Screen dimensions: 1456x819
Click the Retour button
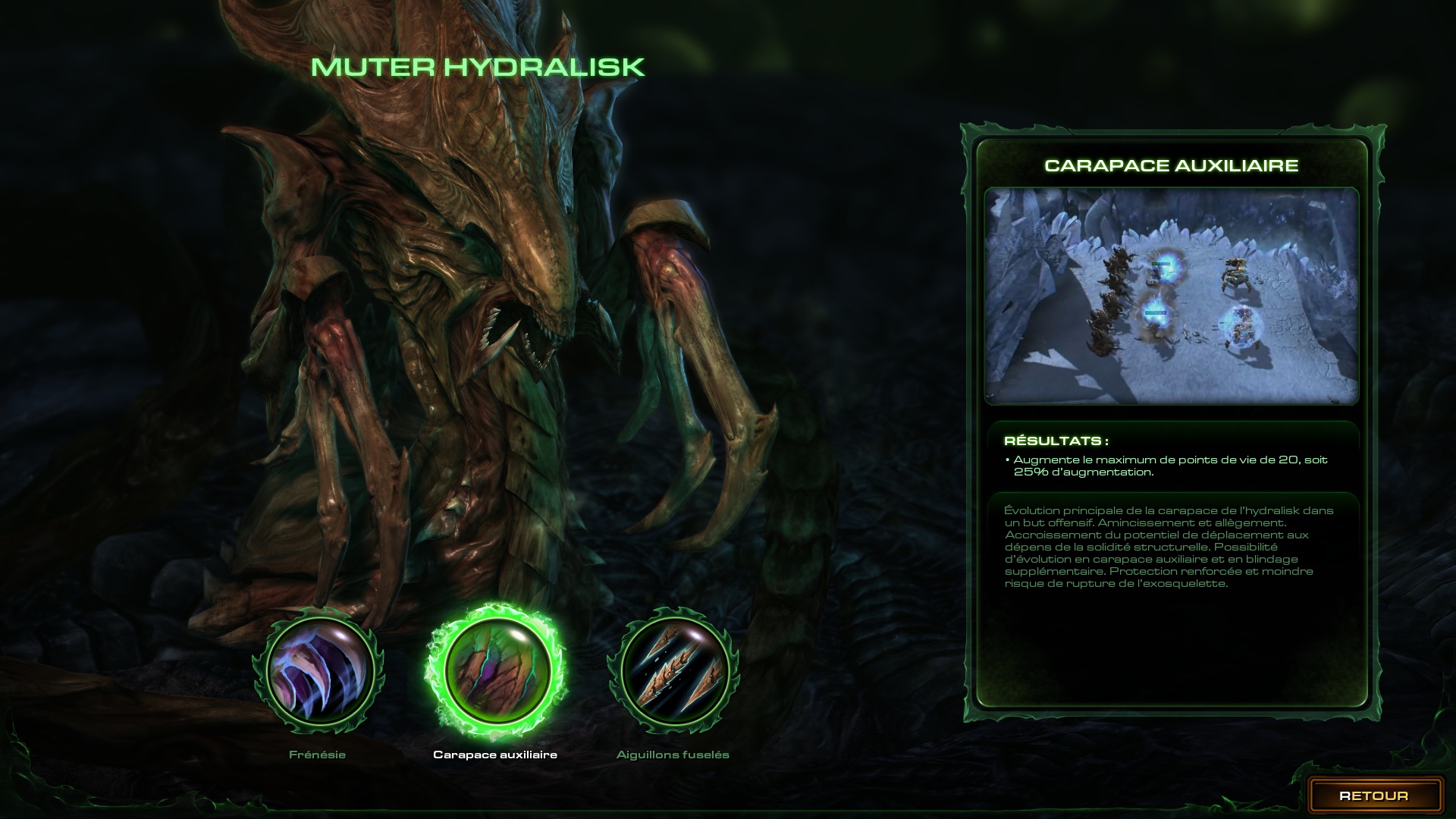[x=1374, y=795]
